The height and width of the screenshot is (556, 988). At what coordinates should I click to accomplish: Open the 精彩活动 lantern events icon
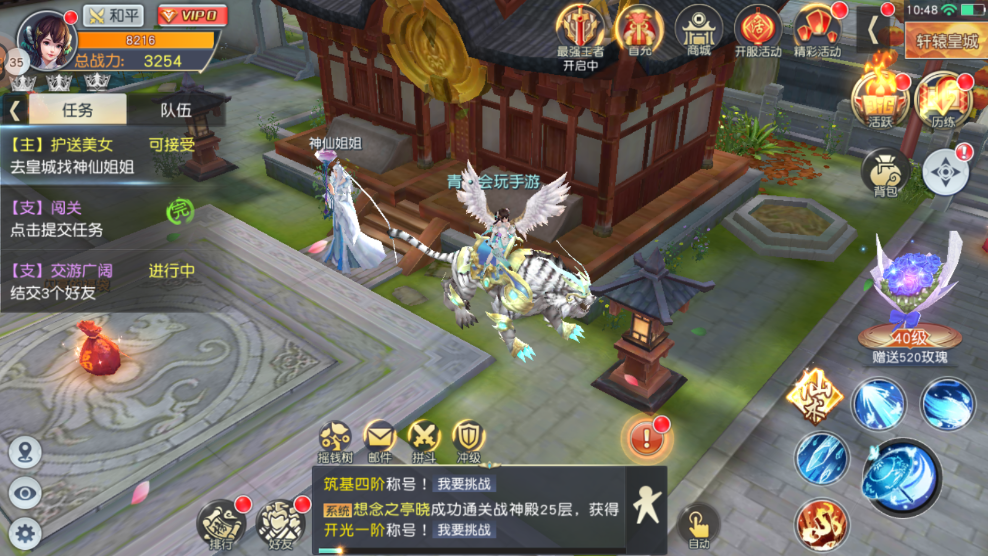tap(818, 32)
